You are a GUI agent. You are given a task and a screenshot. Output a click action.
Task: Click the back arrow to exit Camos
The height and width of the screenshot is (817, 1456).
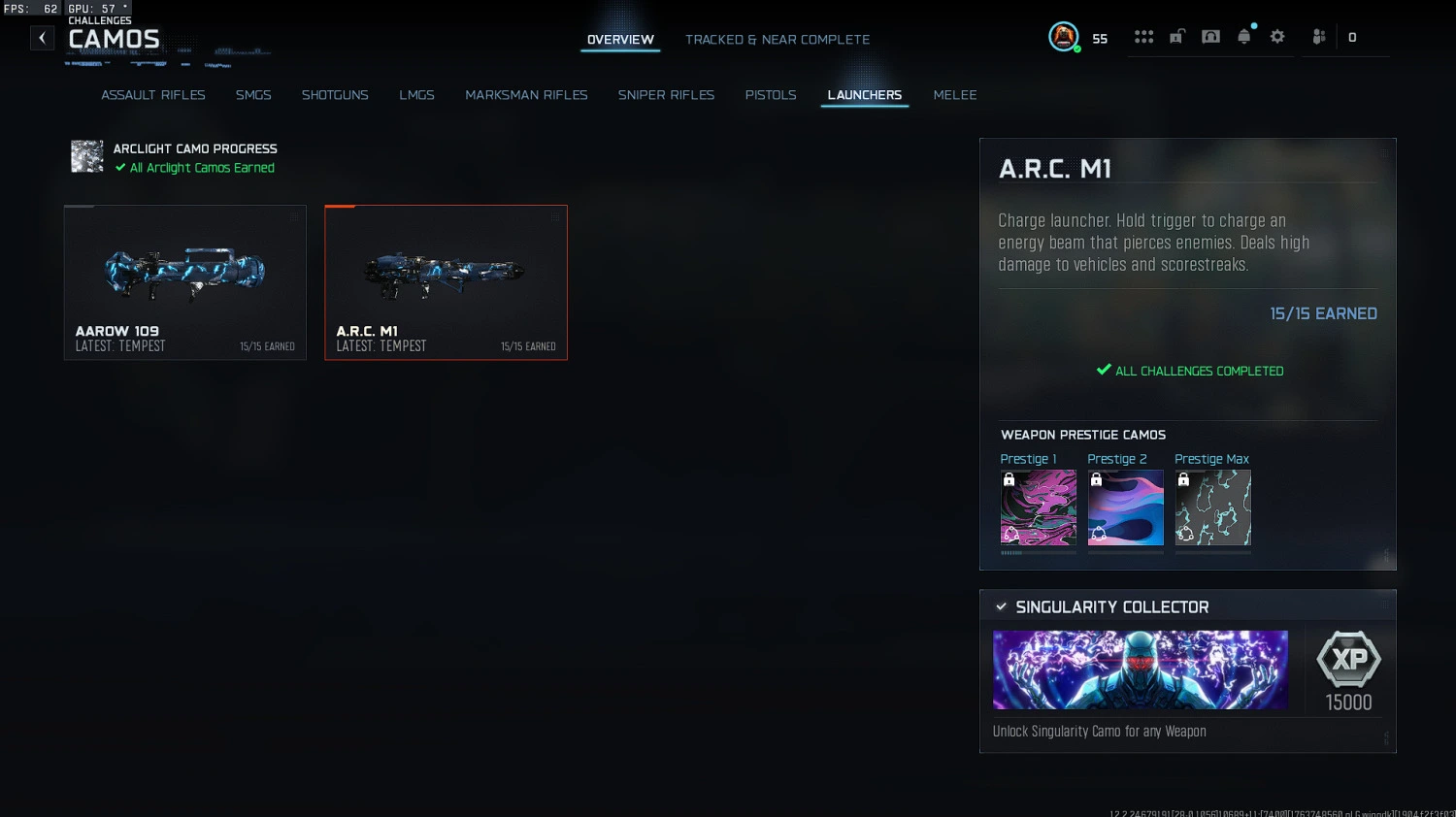(42, 37)
